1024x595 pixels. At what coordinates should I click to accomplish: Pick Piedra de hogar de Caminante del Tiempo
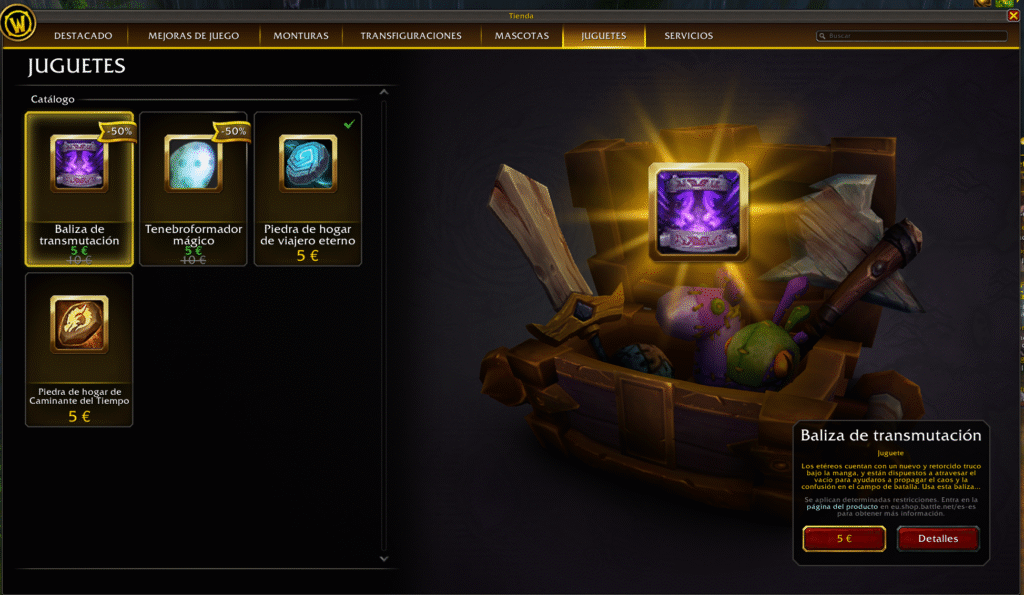pyautogui.click(x=79, y=349)
